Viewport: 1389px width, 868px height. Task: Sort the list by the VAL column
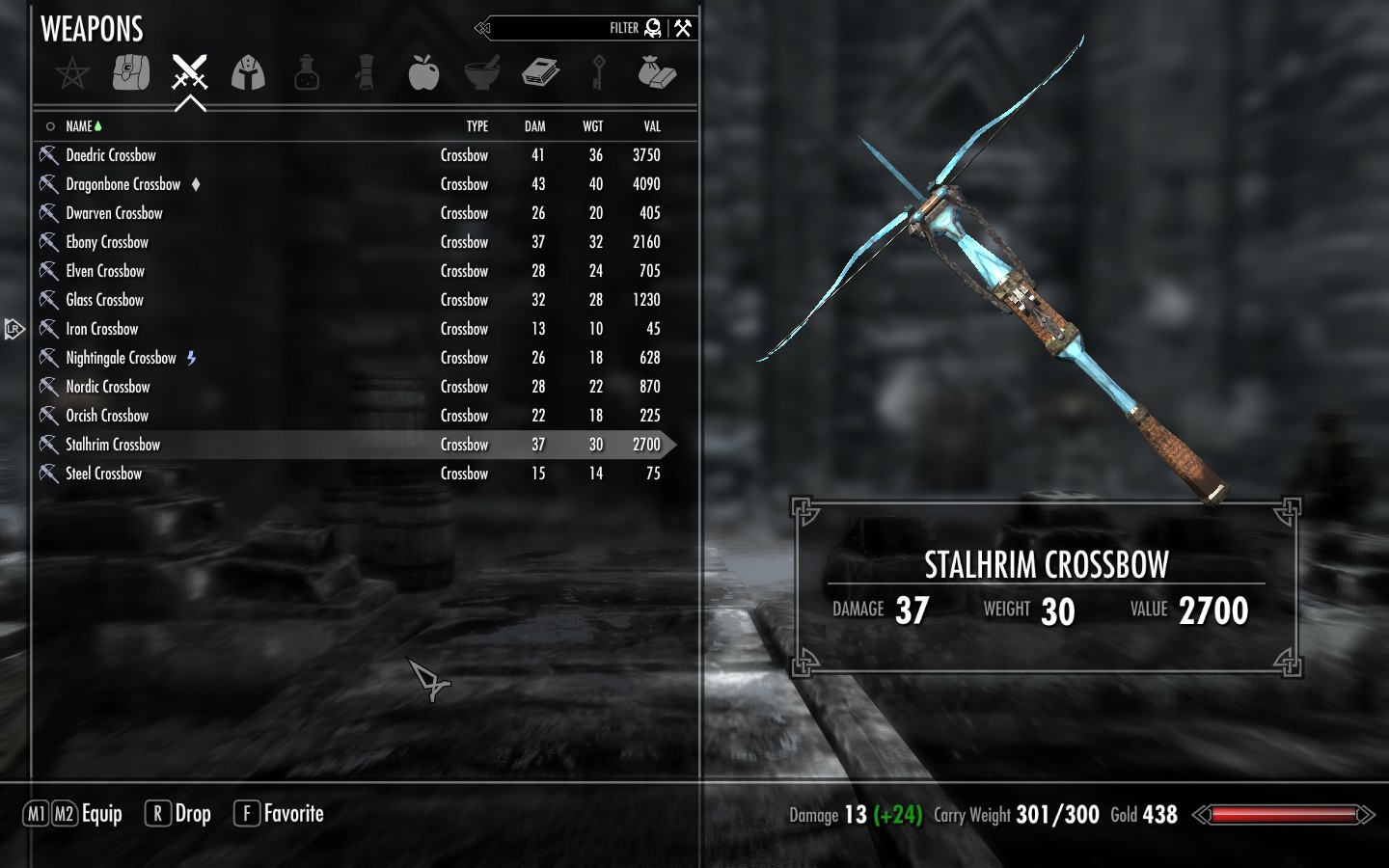pyautogui.click(x=652, y=126)
